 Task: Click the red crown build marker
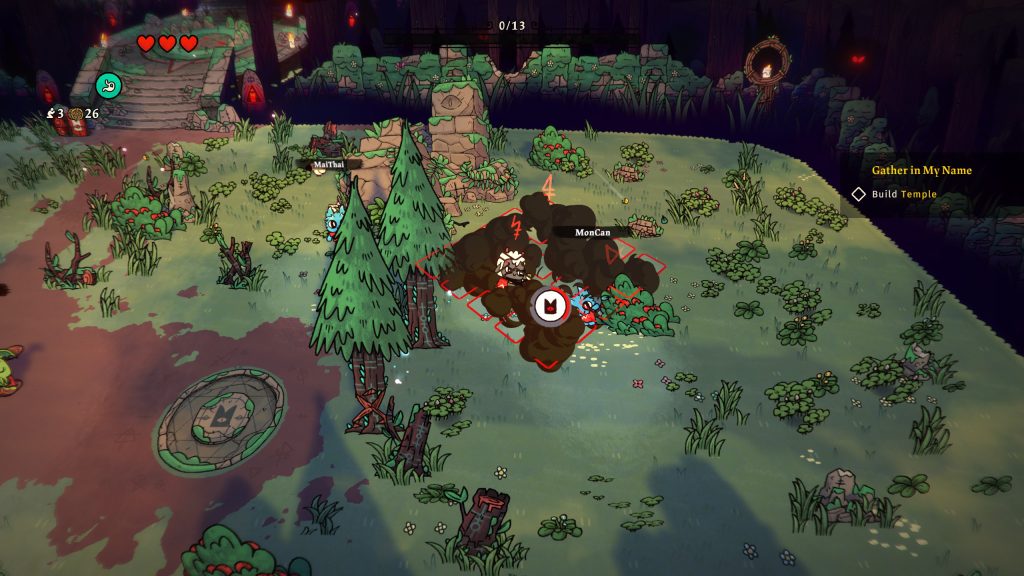click(x=548, y=307)
